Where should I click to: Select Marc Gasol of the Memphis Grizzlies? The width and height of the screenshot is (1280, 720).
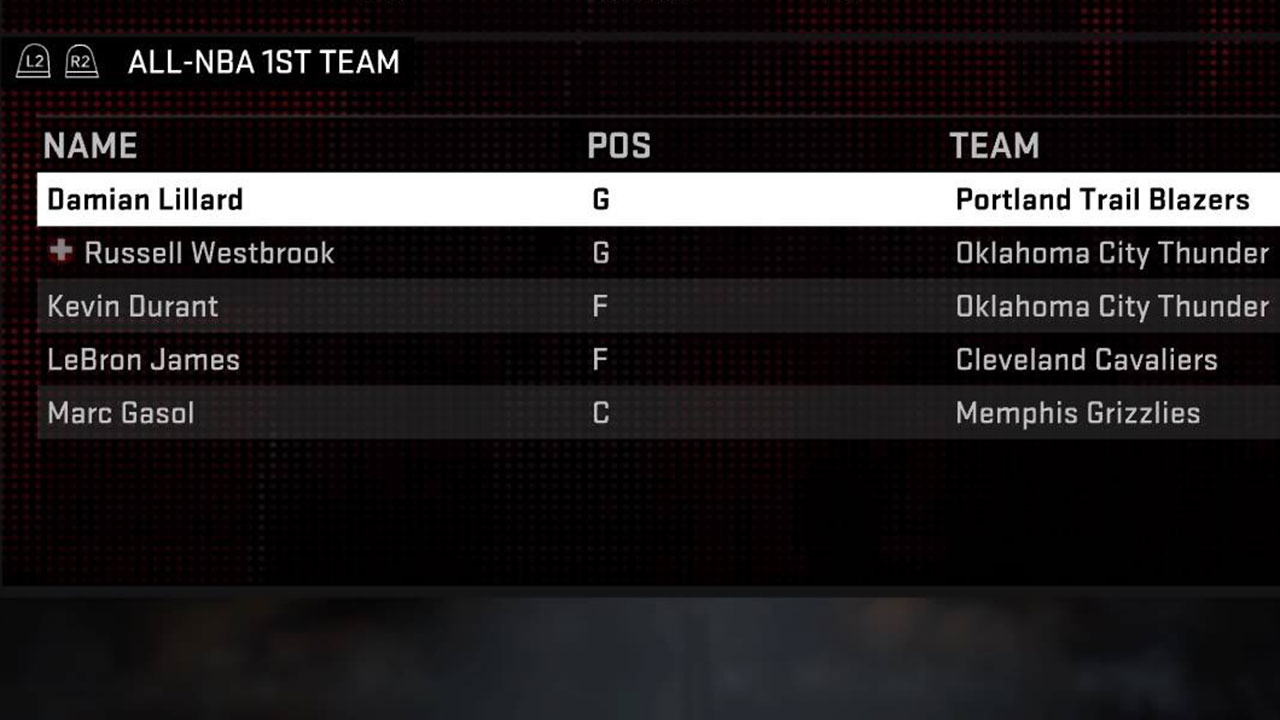tap(121, 413)
